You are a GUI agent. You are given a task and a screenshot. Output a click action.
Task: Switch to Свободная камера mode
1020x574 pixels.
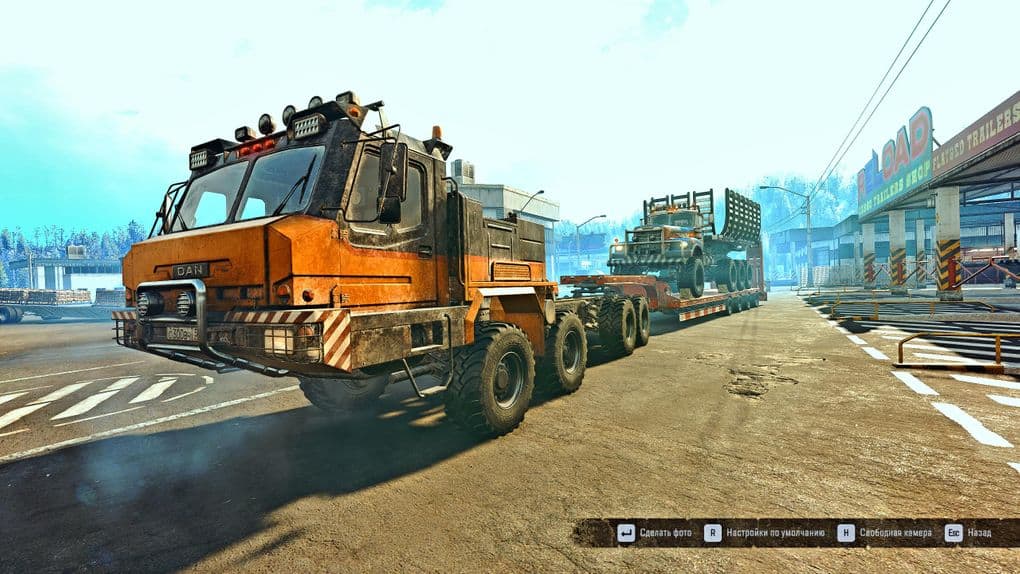(x=886, y=532)
